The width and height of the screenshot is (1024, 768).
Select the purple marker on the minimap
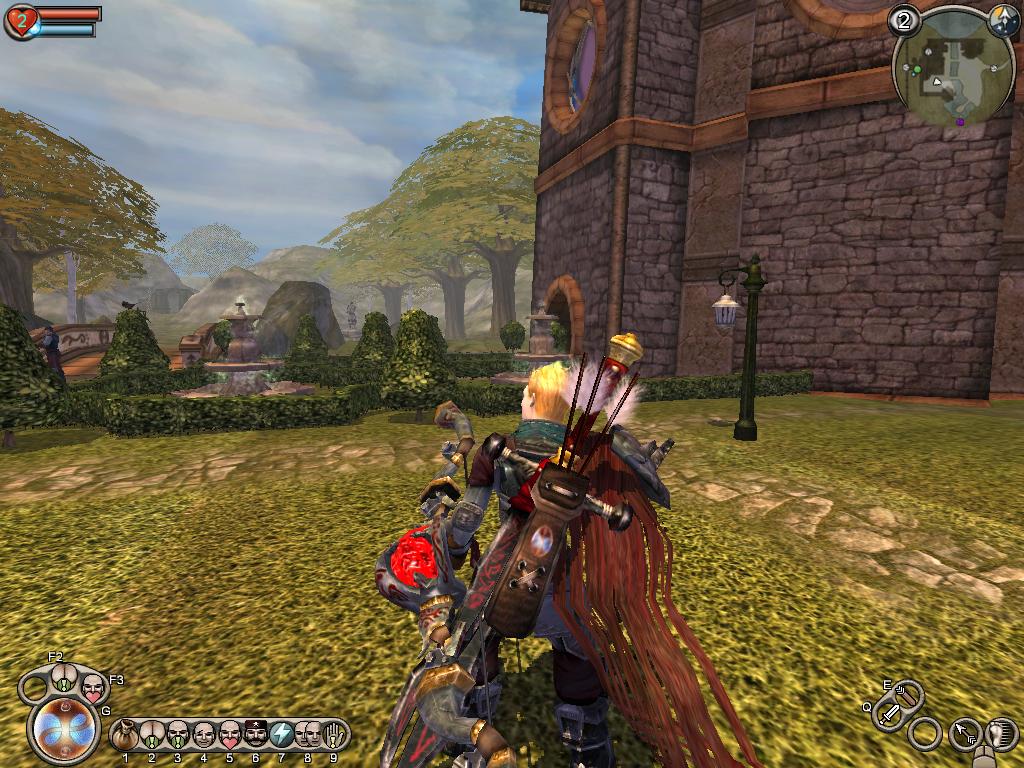tap(961, 122)
